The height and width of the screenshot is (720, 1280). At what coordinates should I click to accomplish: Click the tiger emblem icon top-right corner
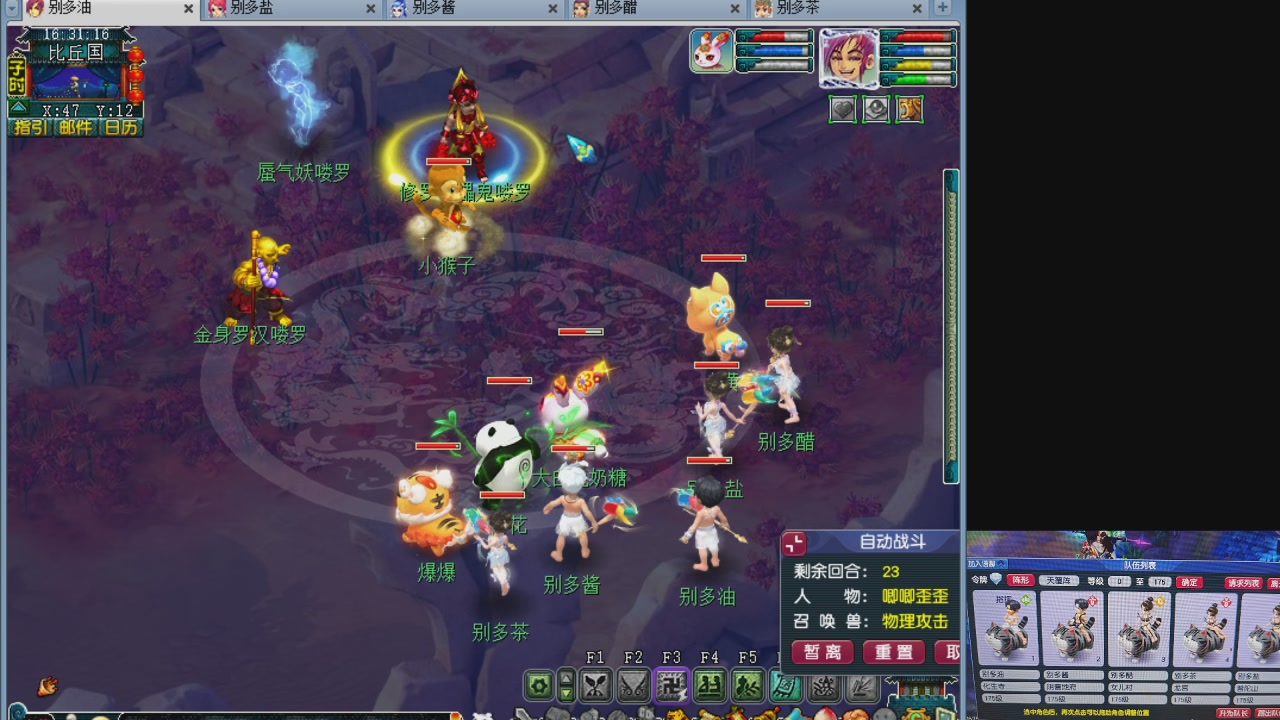[x=909, y=109]
